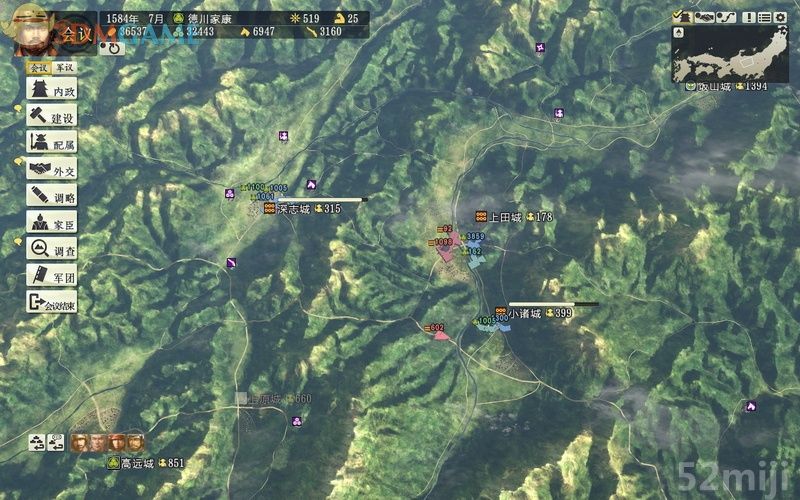Image resolution: width=800 pixels, height=500 pixels.
Task: Toggle the road route map filter
Action: [726, 16]
